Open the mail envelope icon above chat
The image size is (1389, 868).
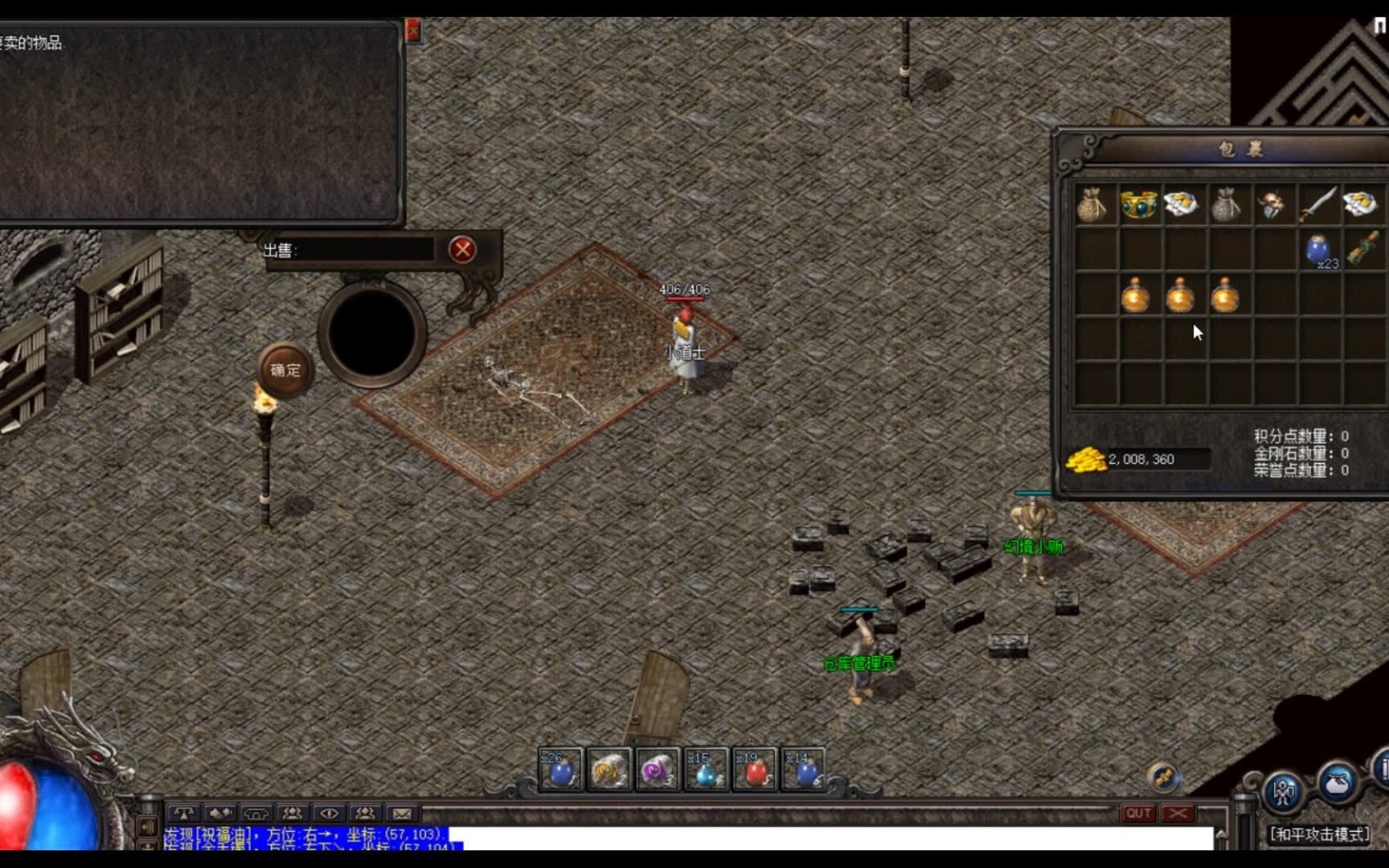click(x=401, y=814)
